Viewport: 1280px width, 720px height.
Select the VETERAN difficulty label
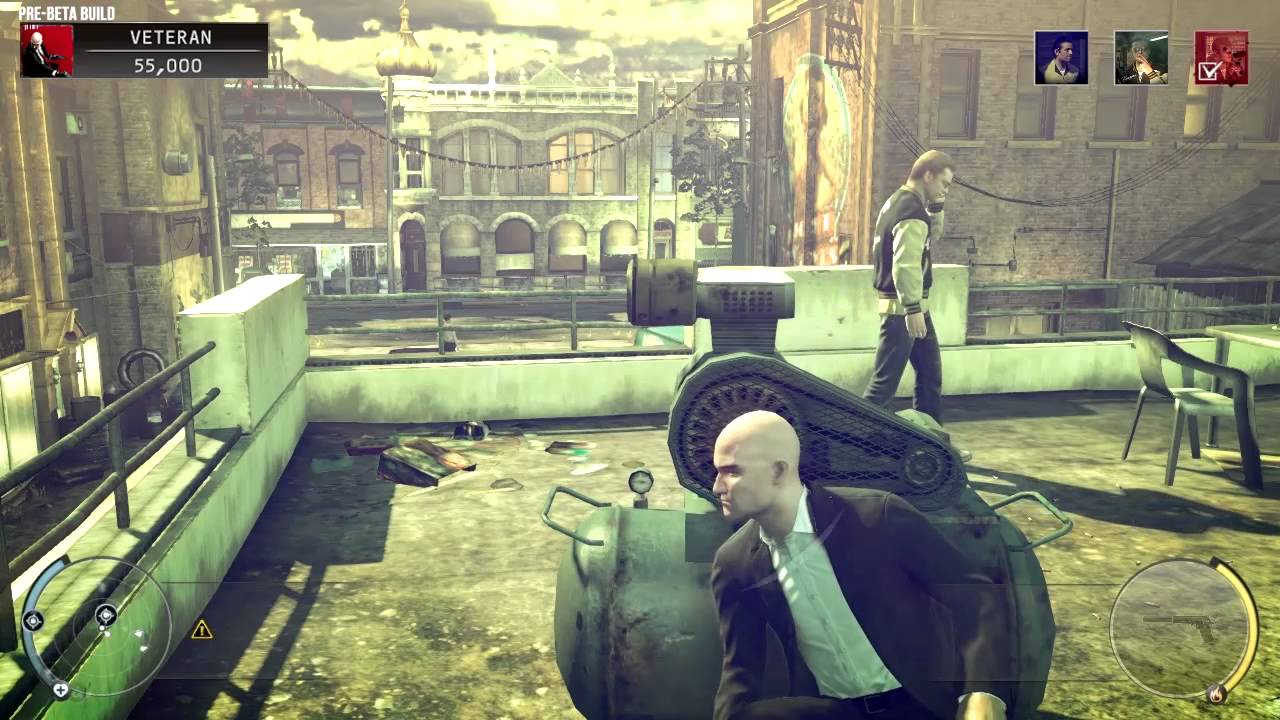pyautogui.click(x=170, y=38)
